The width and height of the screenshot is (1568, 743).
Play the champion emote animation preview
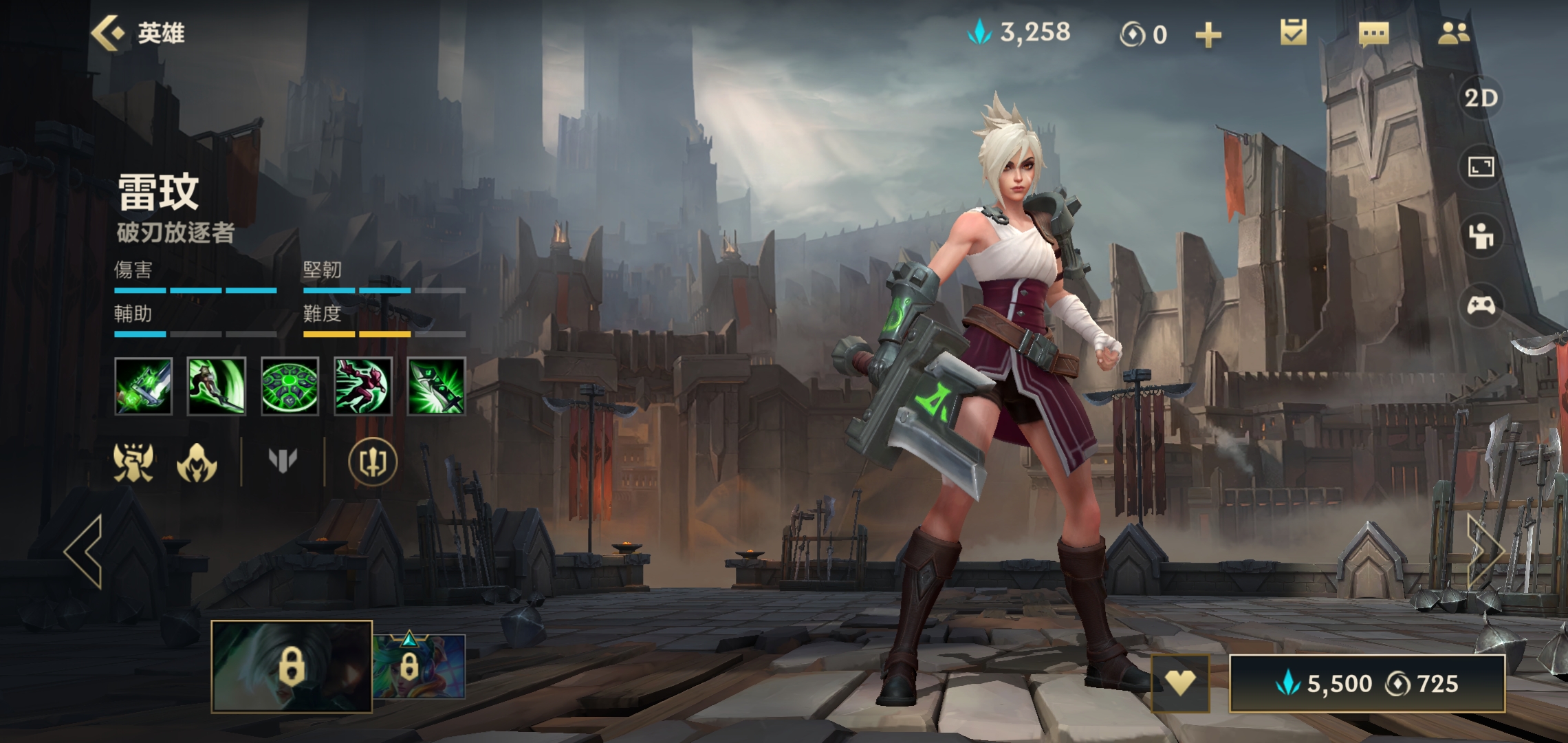click(x=1481, y=236)
